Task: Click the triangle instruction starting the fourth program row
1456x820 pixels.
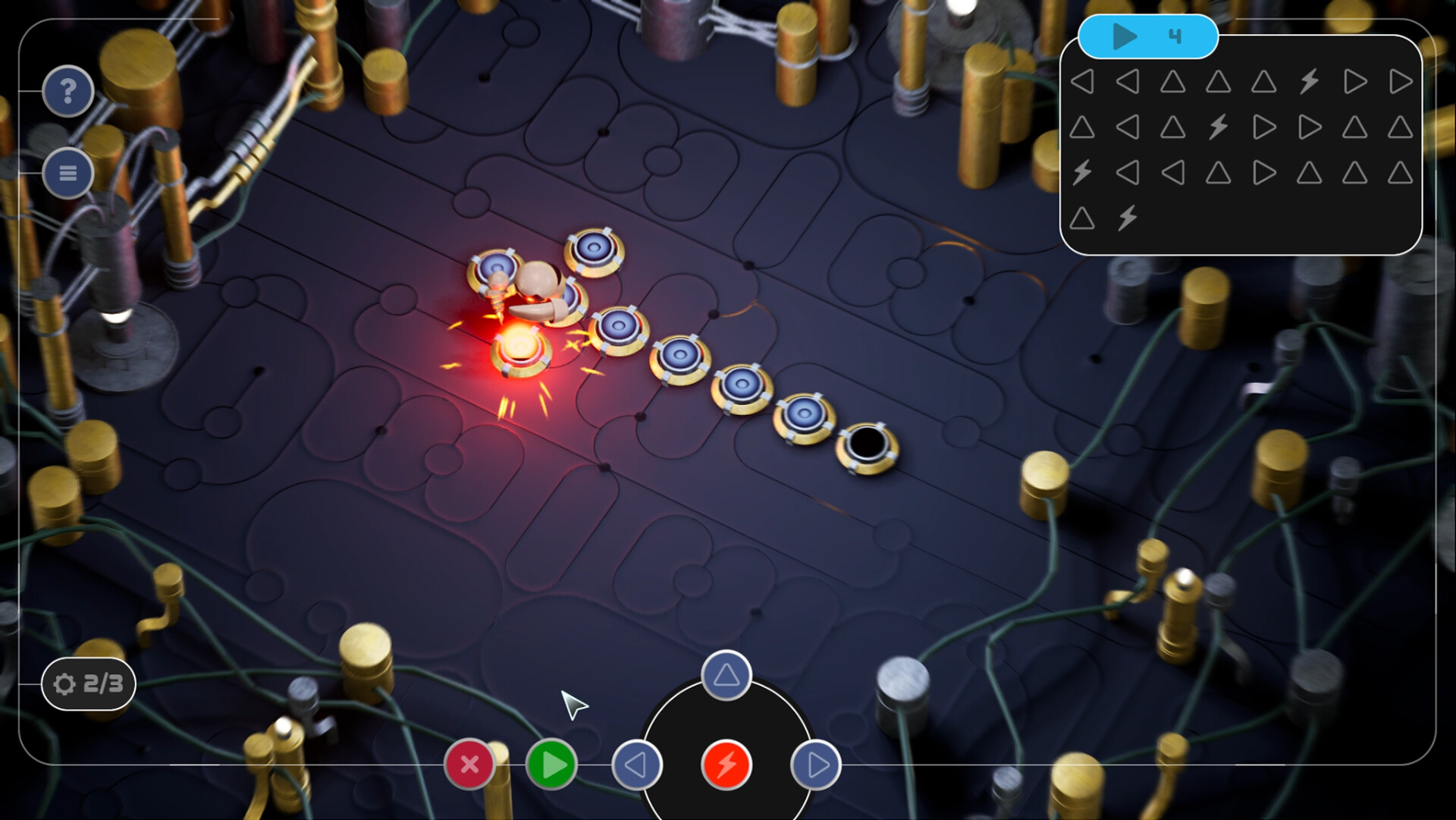Action: [x=1081, y=218]
